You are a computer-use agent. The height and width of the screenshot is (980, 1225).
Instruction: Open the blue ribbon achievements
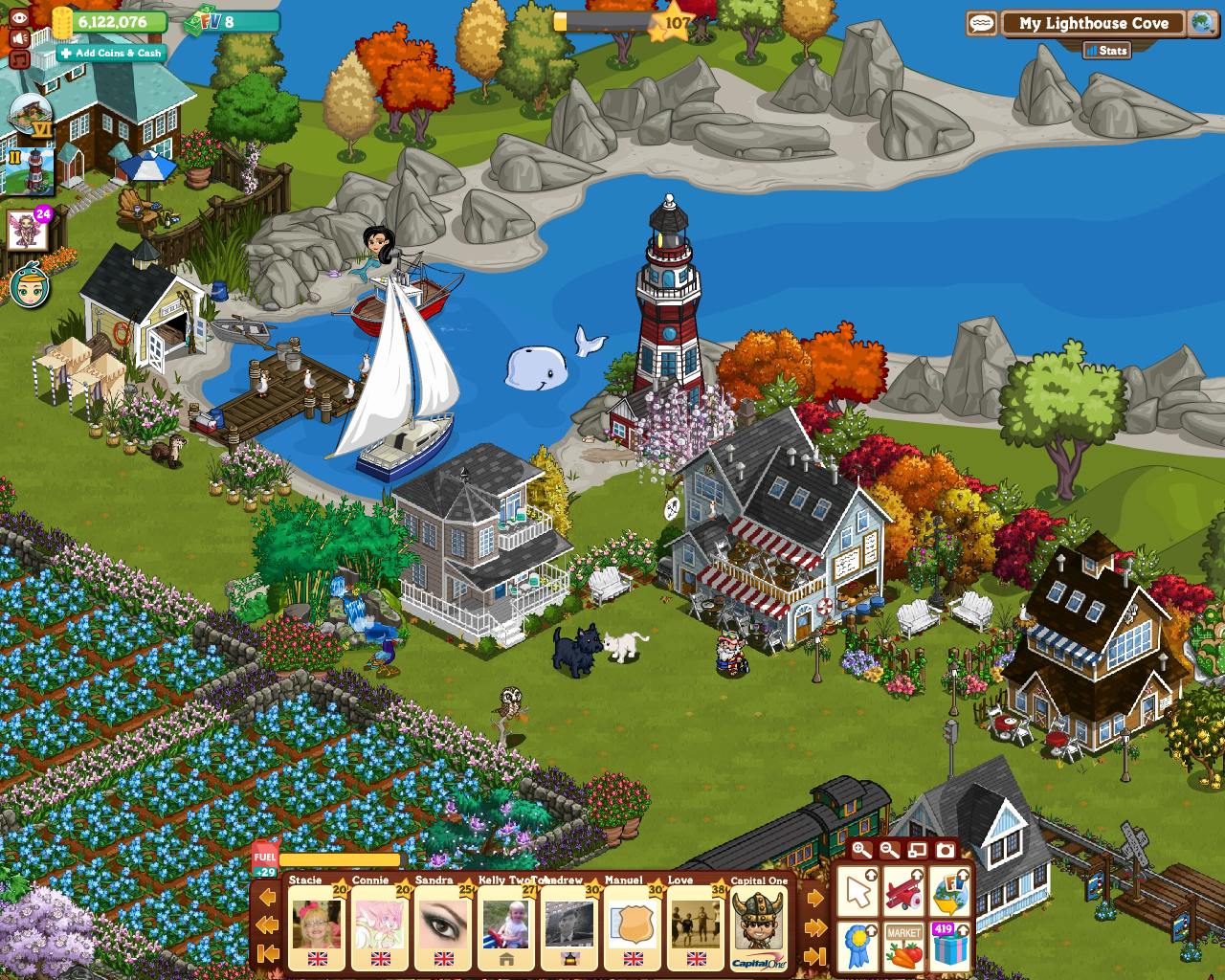tap(858, 945)
